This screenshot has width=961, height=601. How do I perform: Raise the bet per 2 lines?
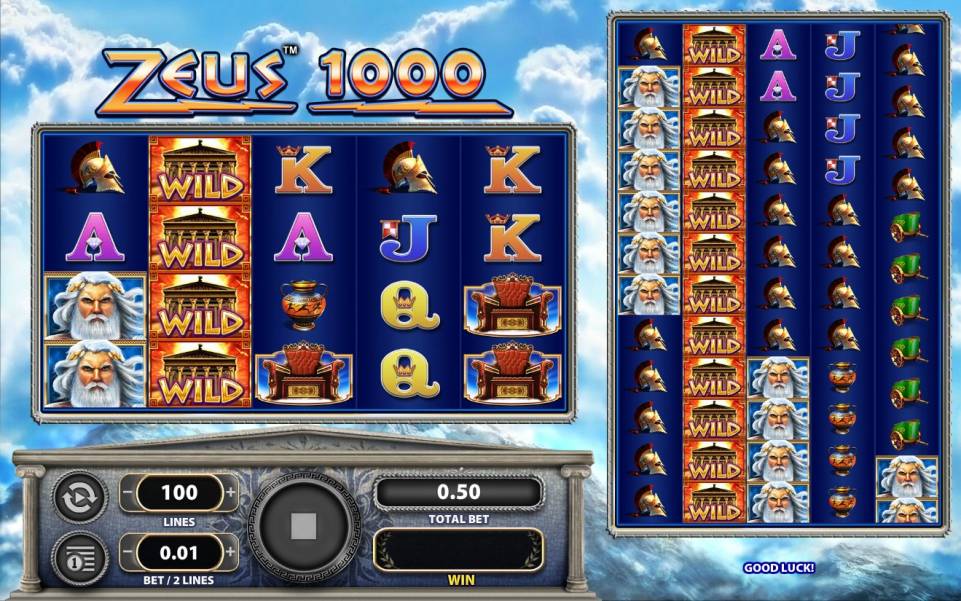click(x=231, y=551)
